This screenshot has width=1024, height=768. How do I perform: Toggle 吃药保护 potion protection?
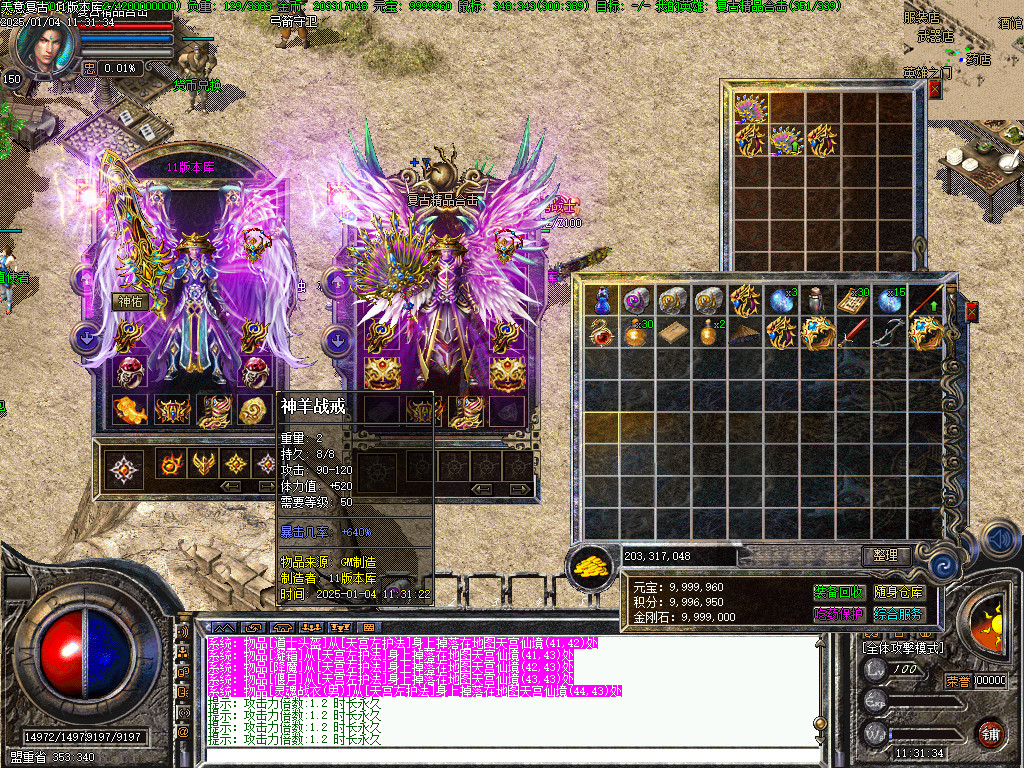pyautogui.click(x=839, y=614)
